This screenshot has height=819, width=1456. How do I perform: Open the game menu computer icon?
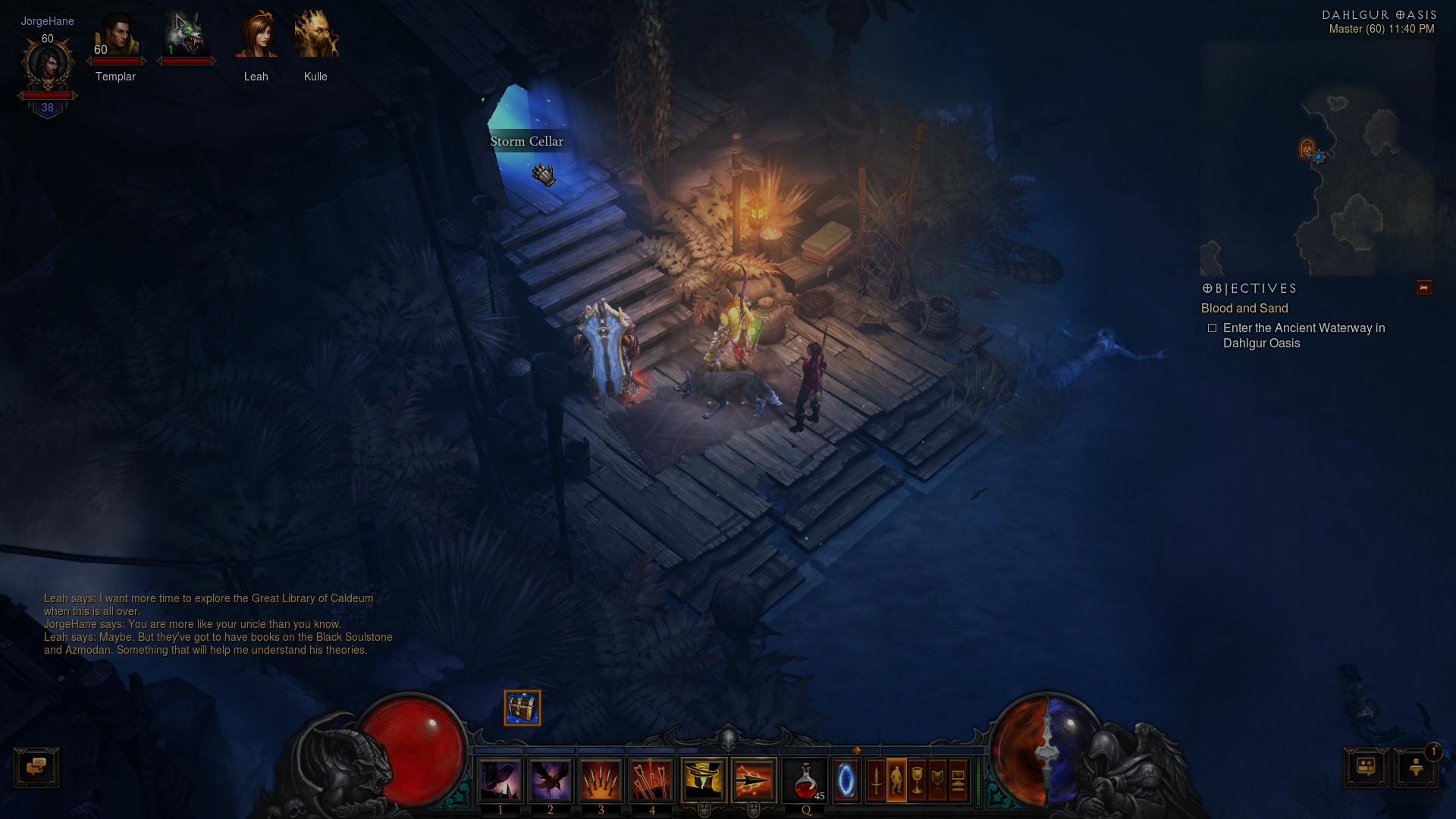click(958, 780)
